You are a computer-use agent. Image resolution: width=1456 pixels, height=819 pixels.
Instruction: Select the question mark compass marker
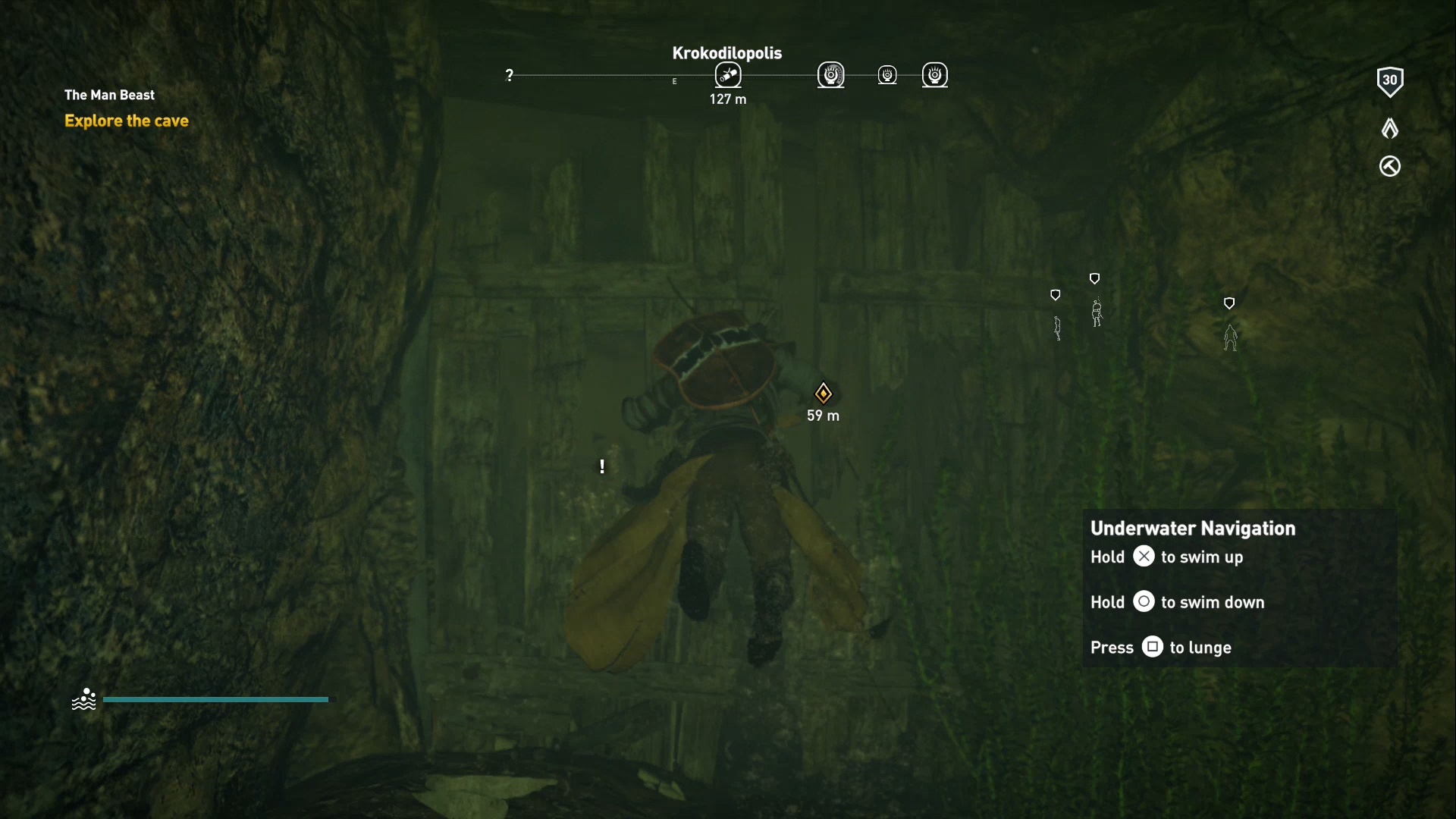[x=510, y=75]
